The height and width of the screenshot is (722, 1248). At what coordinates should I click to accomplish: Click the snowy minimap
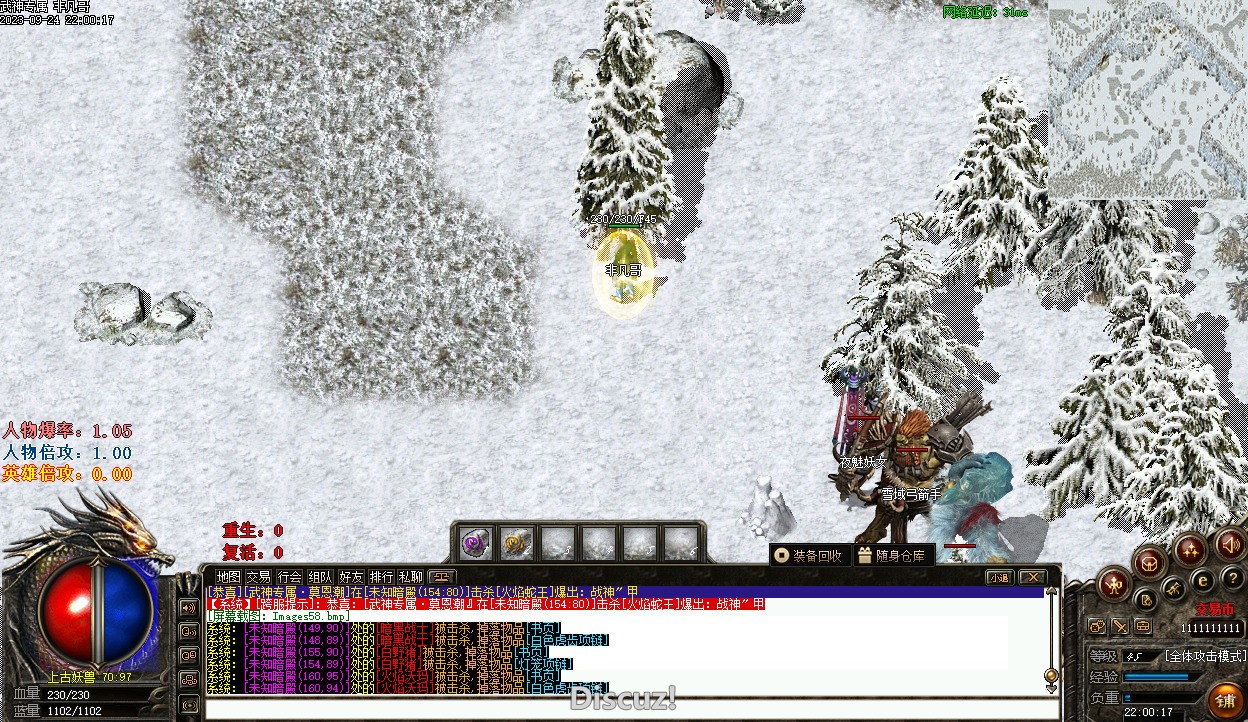point(1147,99)
